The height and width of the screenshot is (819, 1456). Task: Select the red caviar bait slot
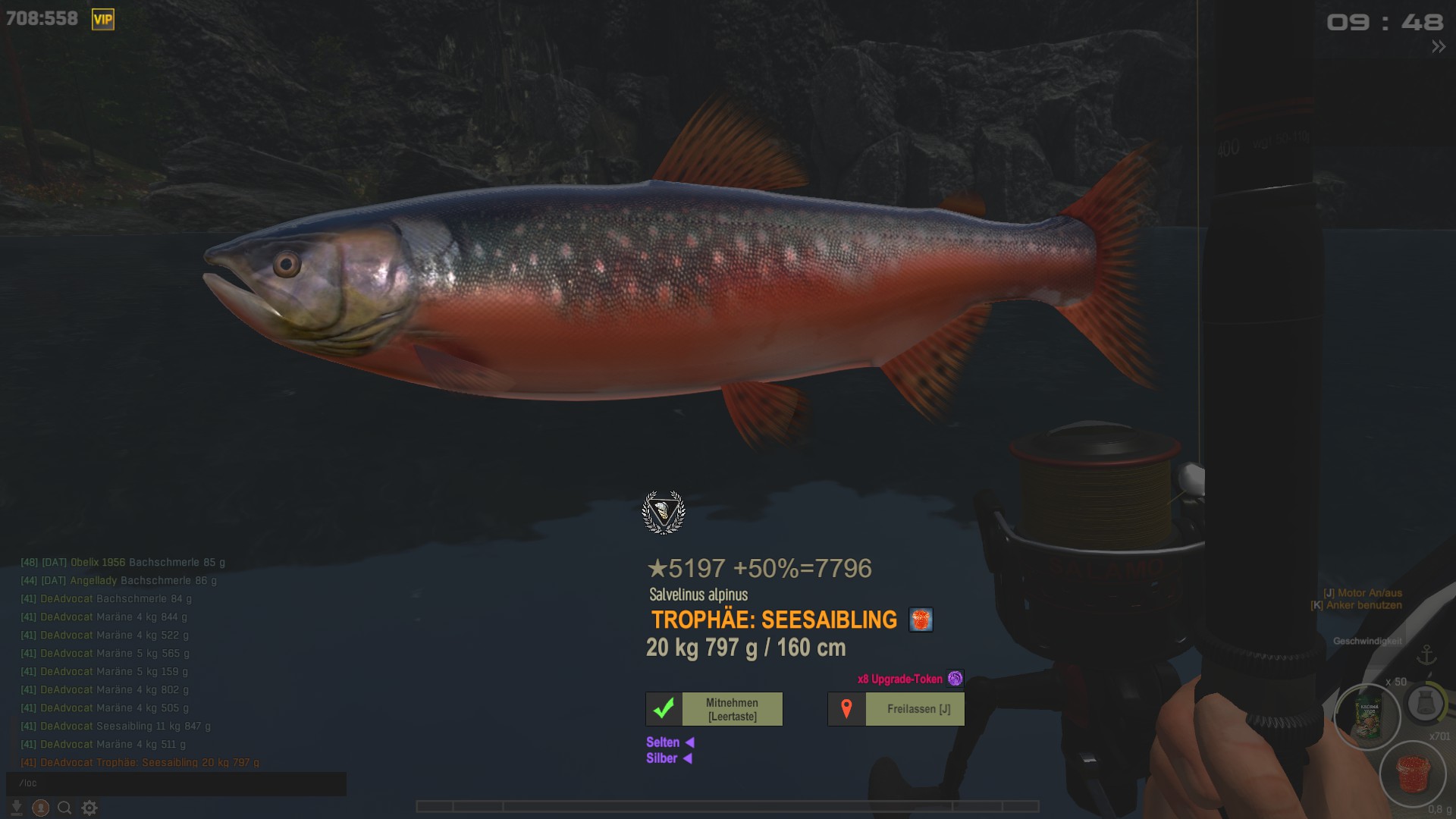[1413, 773]
